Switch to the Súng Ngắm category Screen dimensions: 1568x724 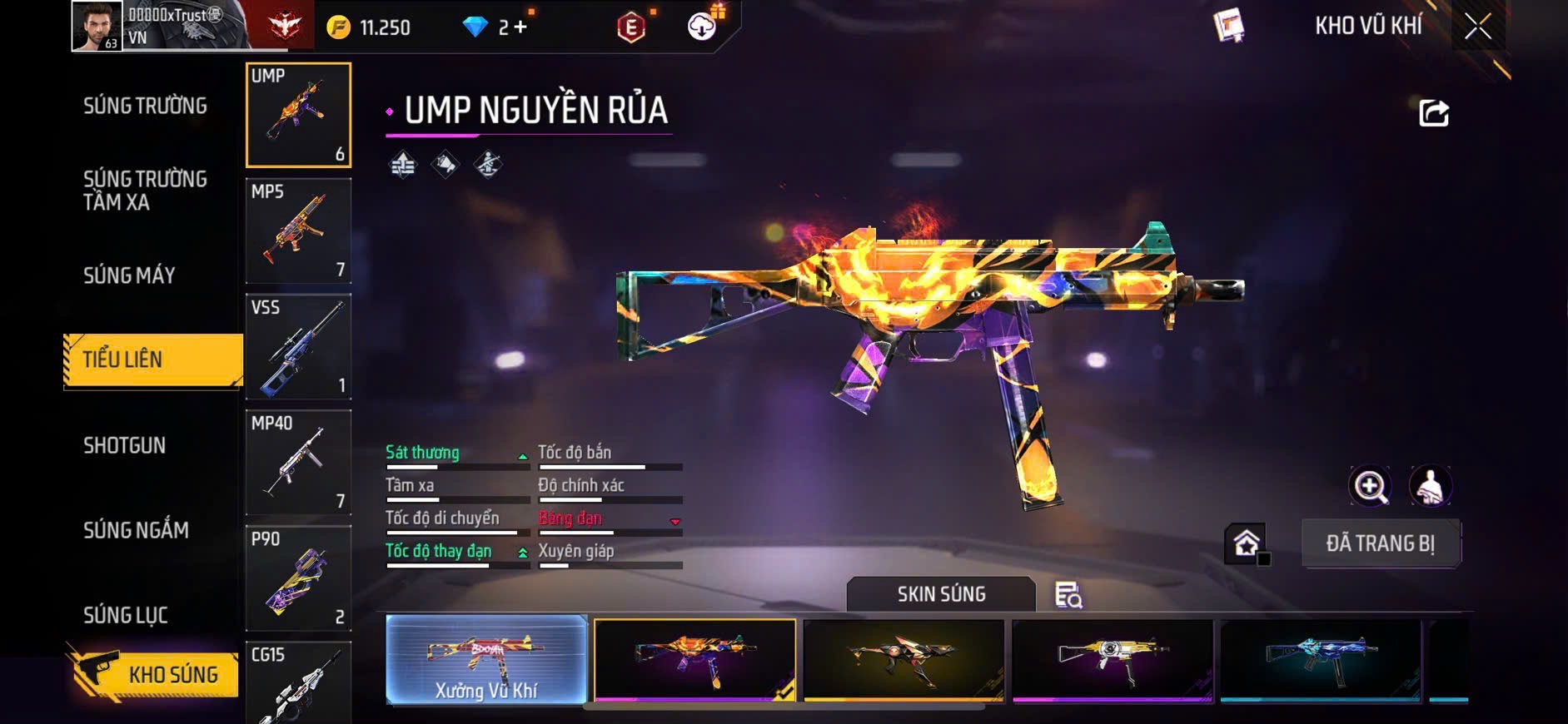136,530
